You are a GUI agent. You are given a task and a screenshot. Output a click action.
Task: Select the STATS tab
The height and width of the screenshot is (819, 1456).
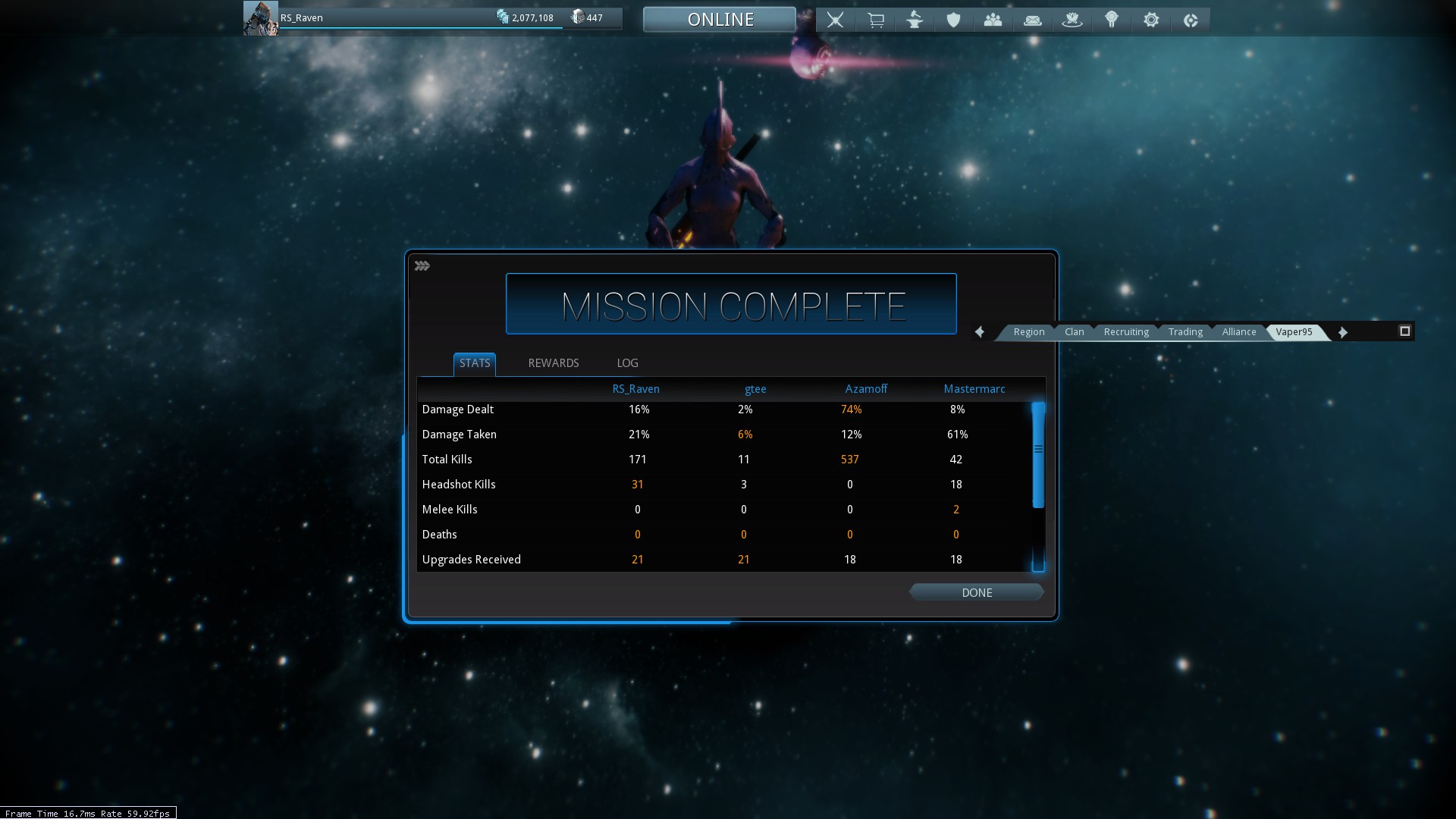click(x=475, y=363)
